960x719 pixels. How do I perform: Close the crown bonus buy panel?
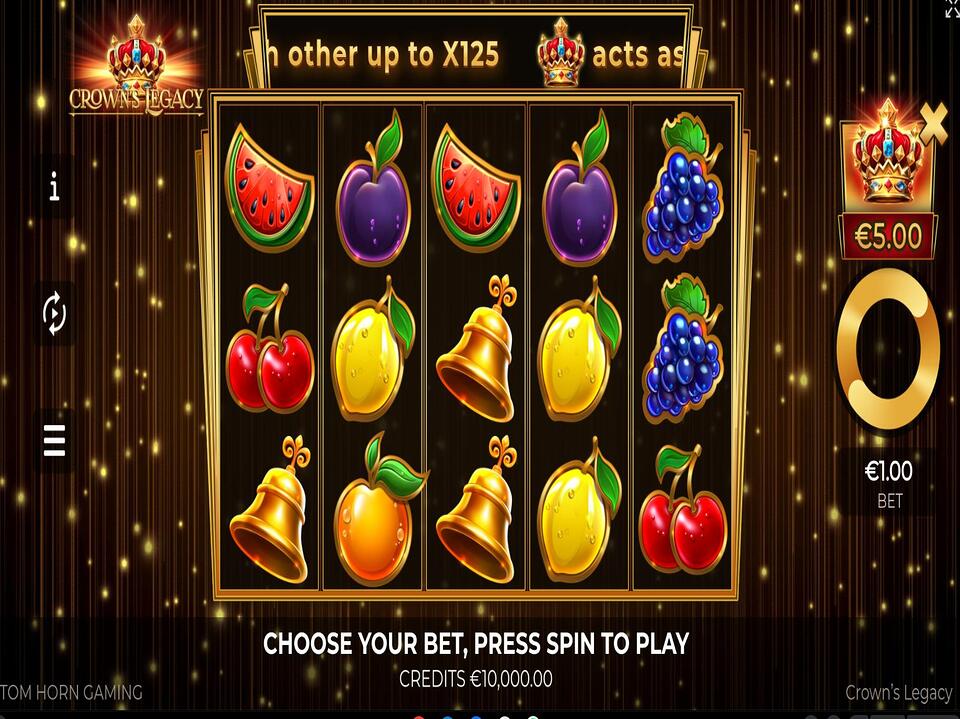pos(934,122)
